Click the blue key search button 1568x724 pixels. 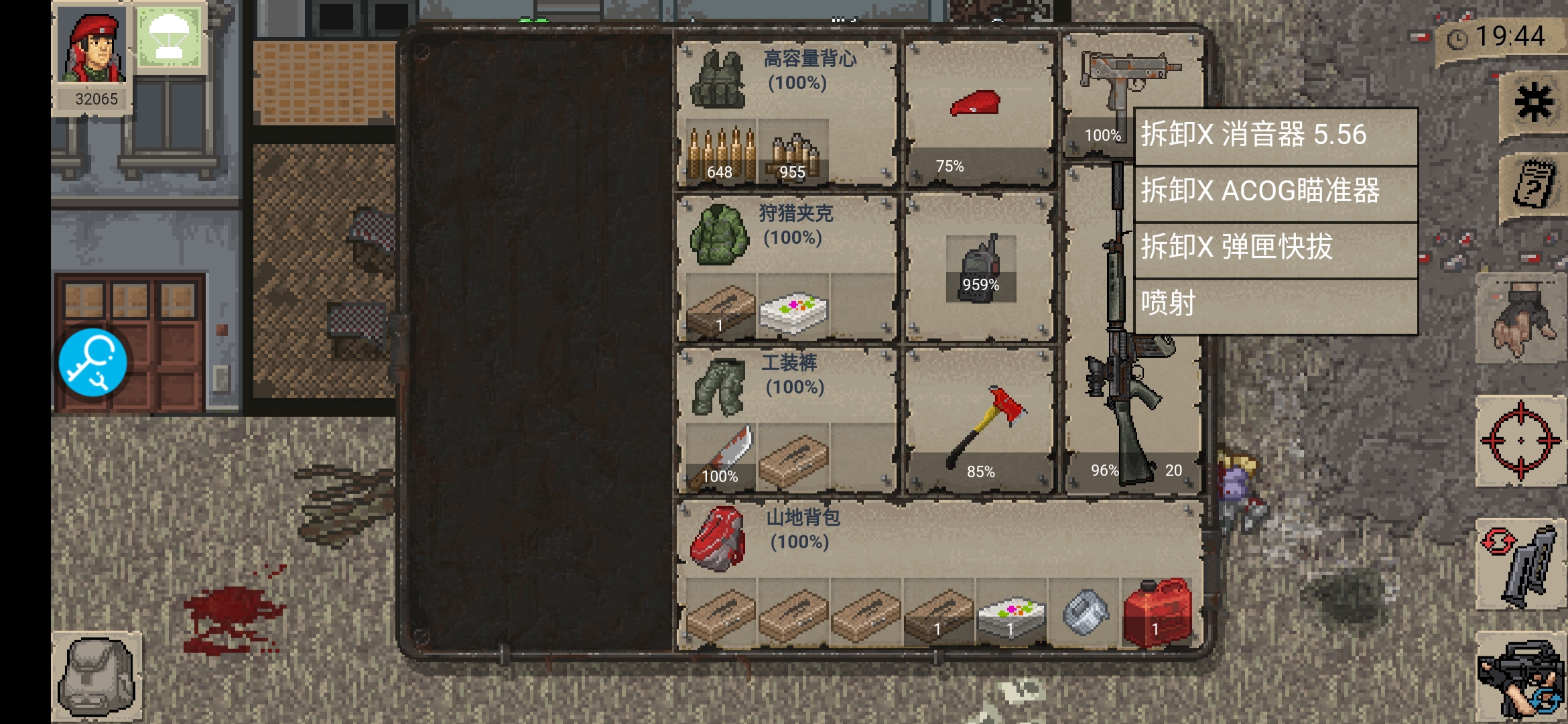tap(93, 362)
